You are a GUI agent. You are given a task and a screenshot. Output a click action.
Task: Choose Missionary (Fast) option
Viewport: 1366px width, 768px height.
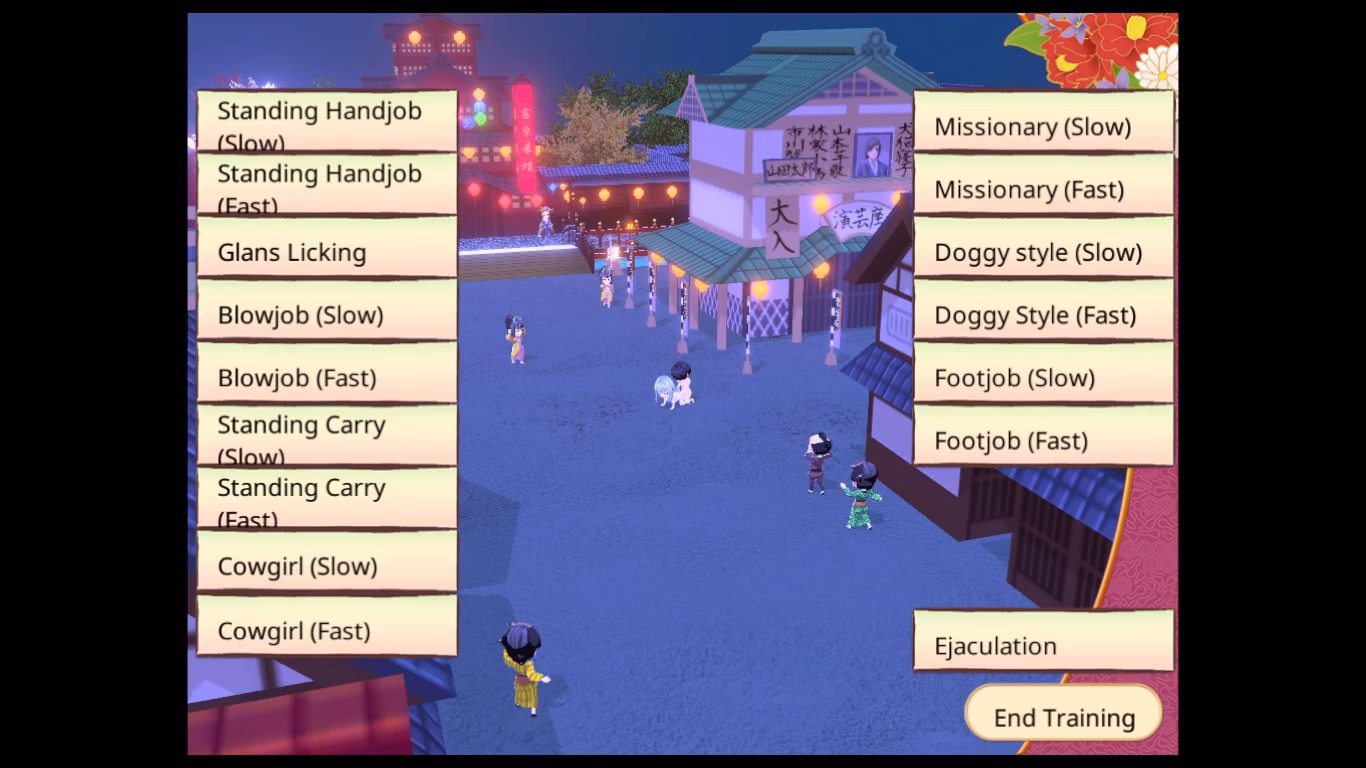[x=1043, y=185]
